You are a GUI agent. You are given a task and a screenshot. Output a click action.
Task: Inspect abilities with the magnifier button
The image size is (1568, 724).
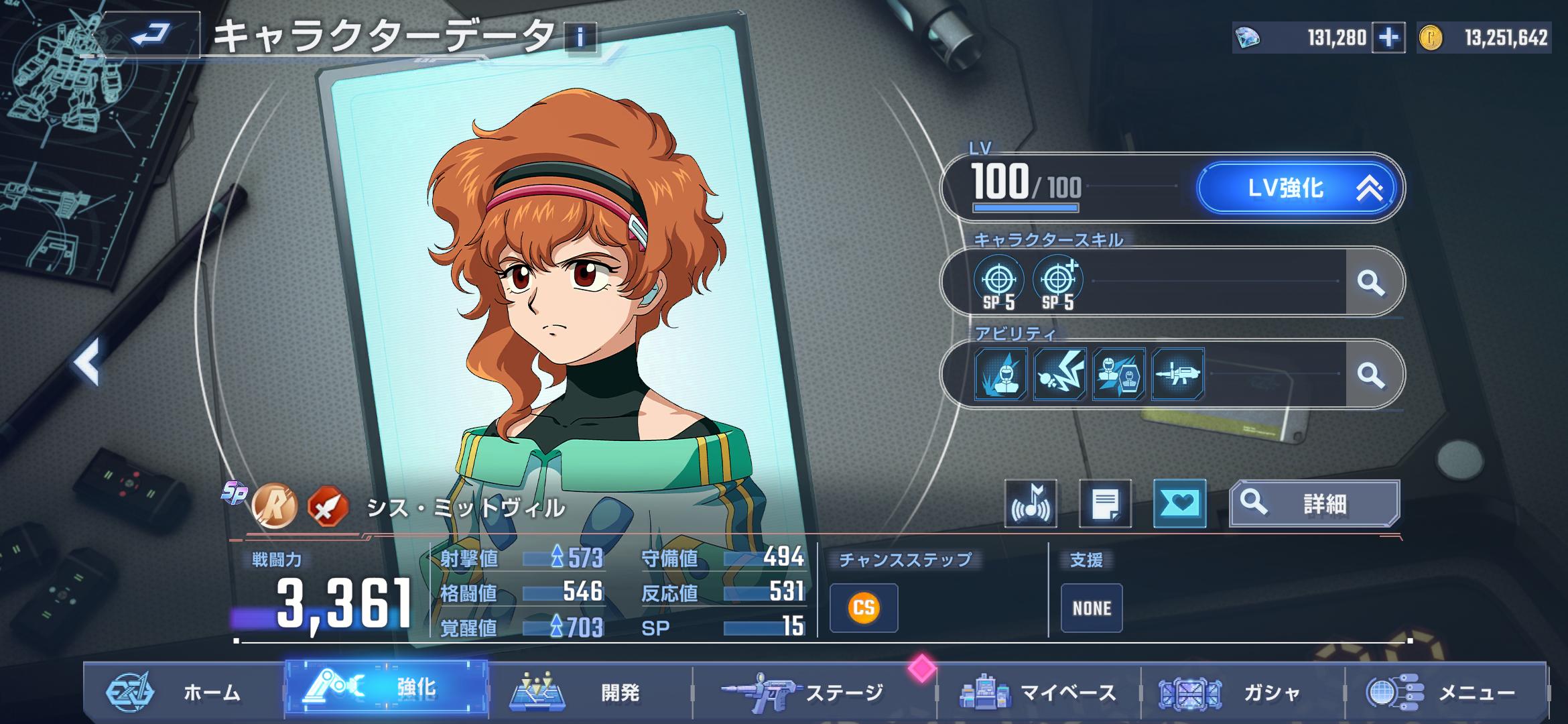coord(1371,374)
